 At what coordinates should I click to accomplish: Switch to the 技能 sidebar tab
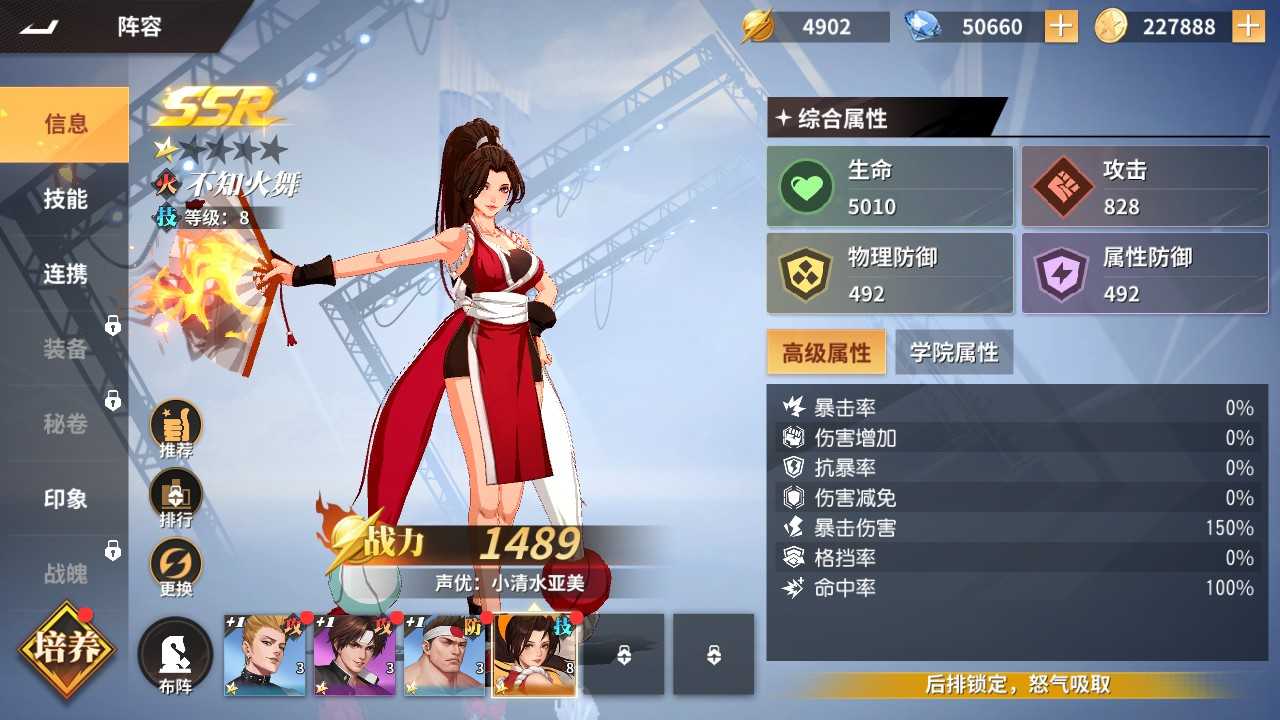(64, 199)
